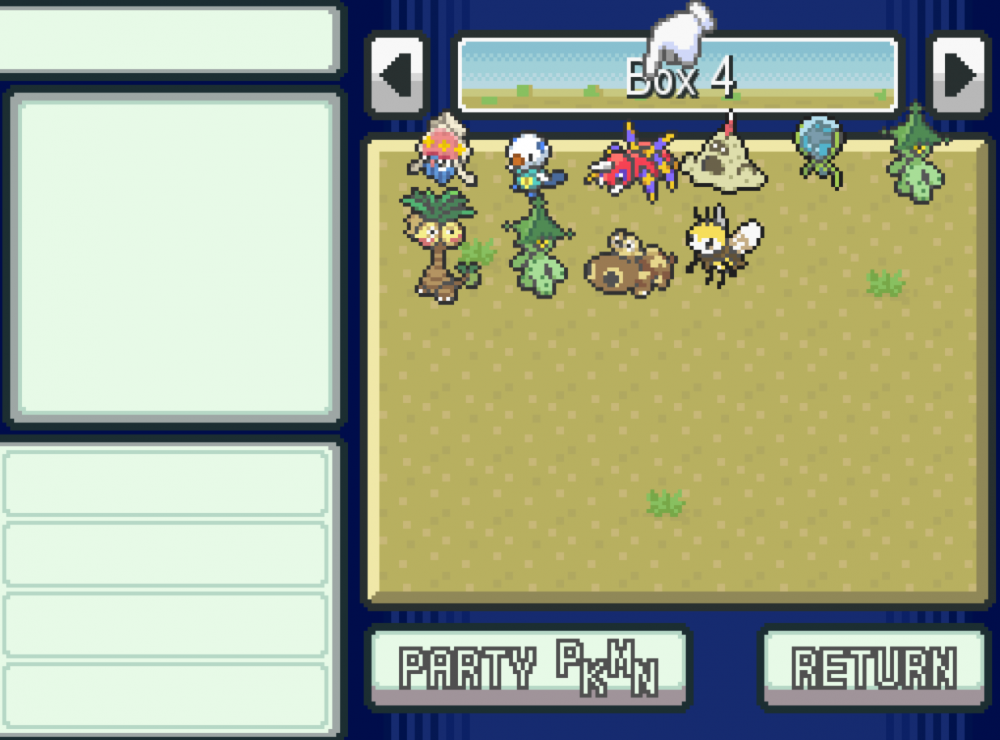
Task: Go to the previous box with left arrow
Action: (397, 76)
